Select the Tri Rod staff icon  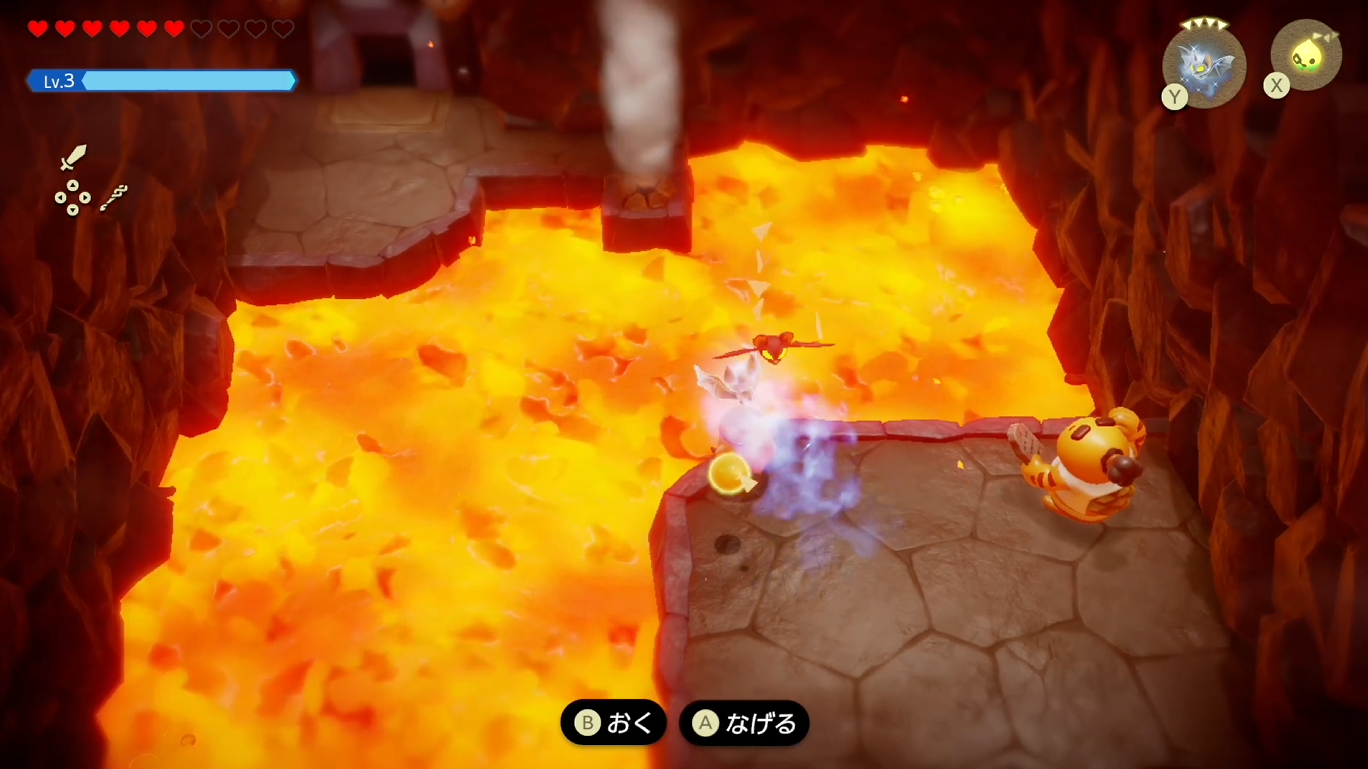click(x=113, y=197)
